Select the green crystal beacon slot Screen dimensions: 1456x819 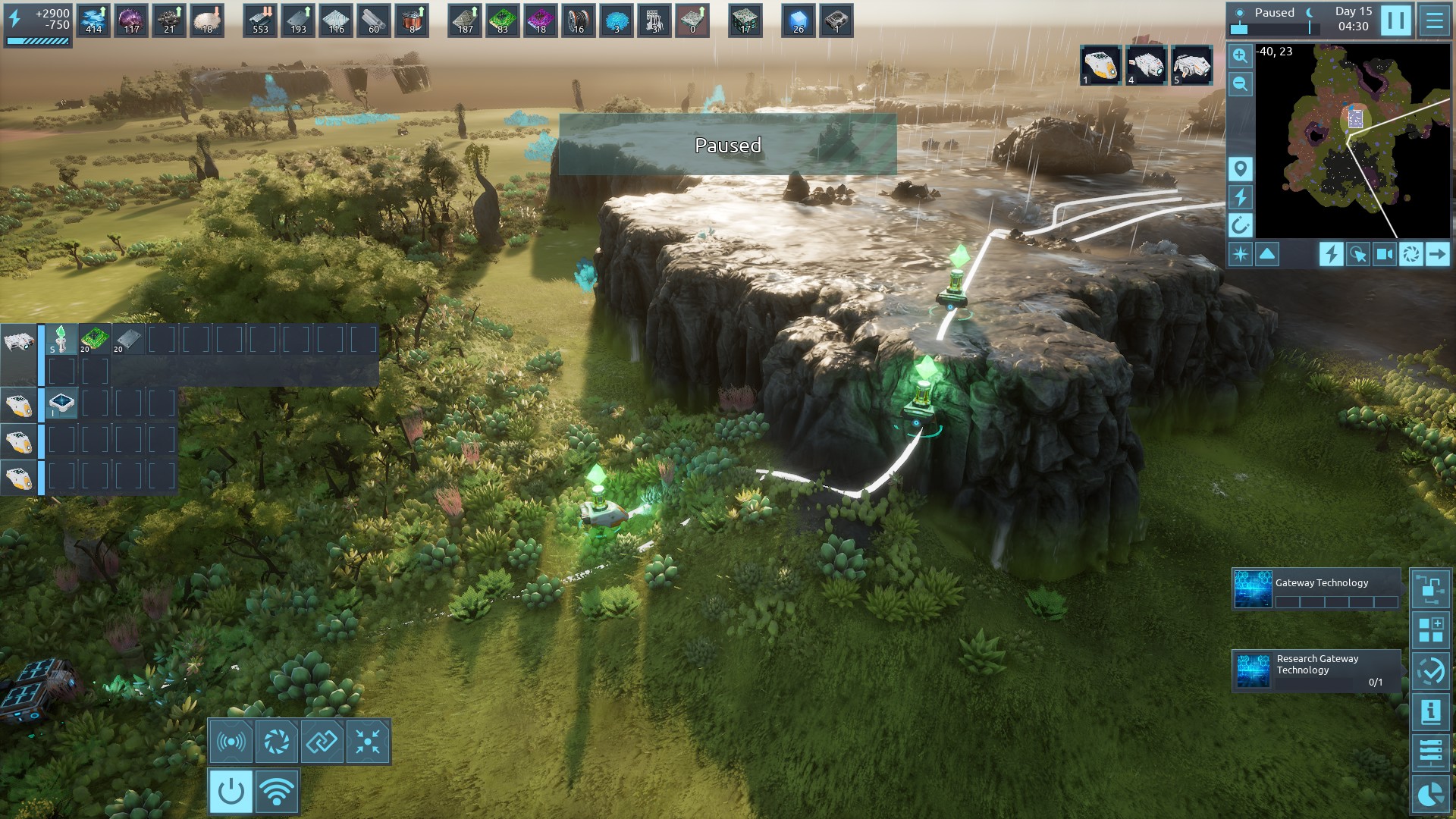(x=61, y=339)
